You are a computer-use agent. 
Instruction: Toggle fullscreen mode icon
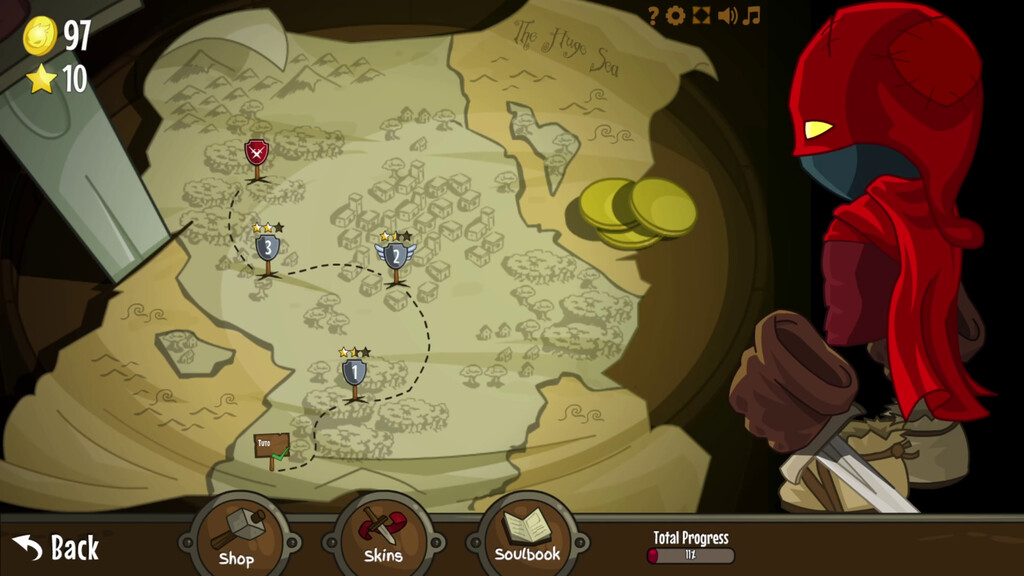701,15
